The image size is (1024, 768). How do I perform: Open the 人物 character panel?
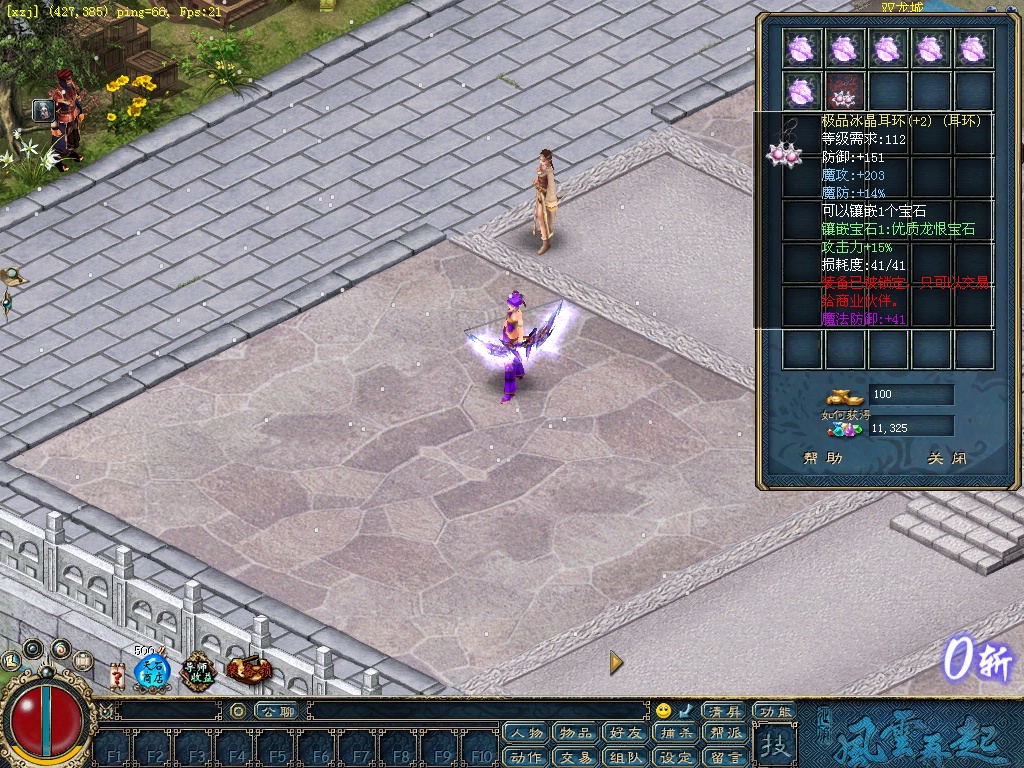[x=526, y=734]
